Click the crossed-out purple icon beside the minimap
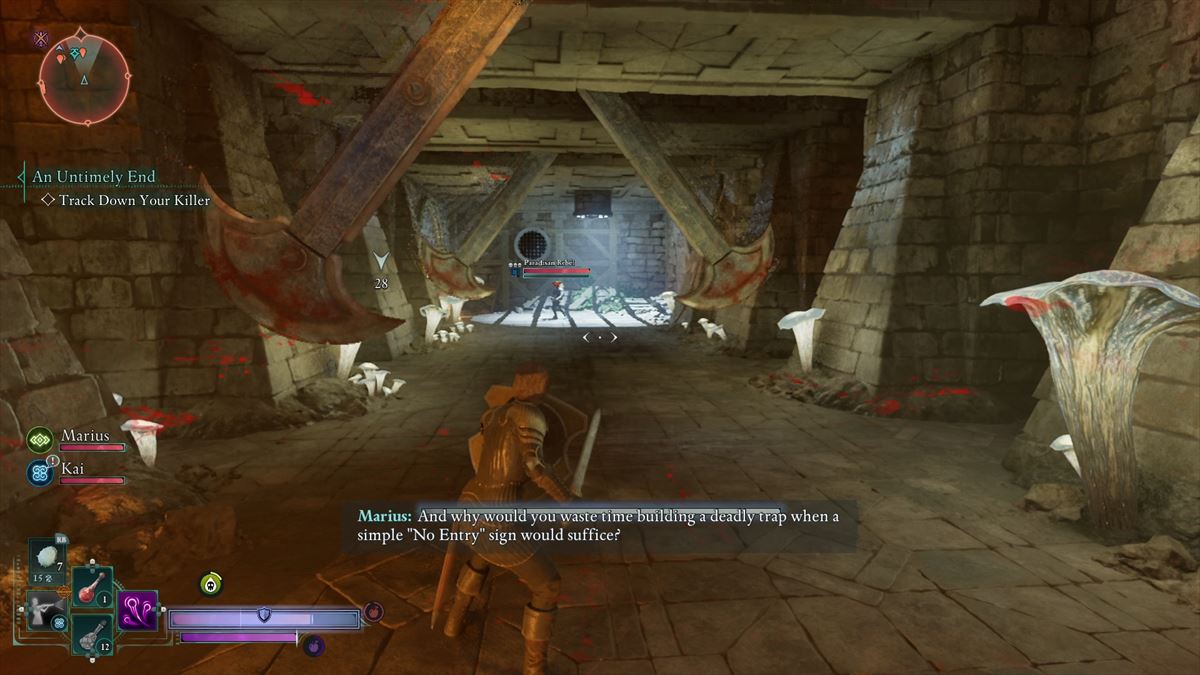Viewport: 1200px width, 675px height. (x=41, y=39)
